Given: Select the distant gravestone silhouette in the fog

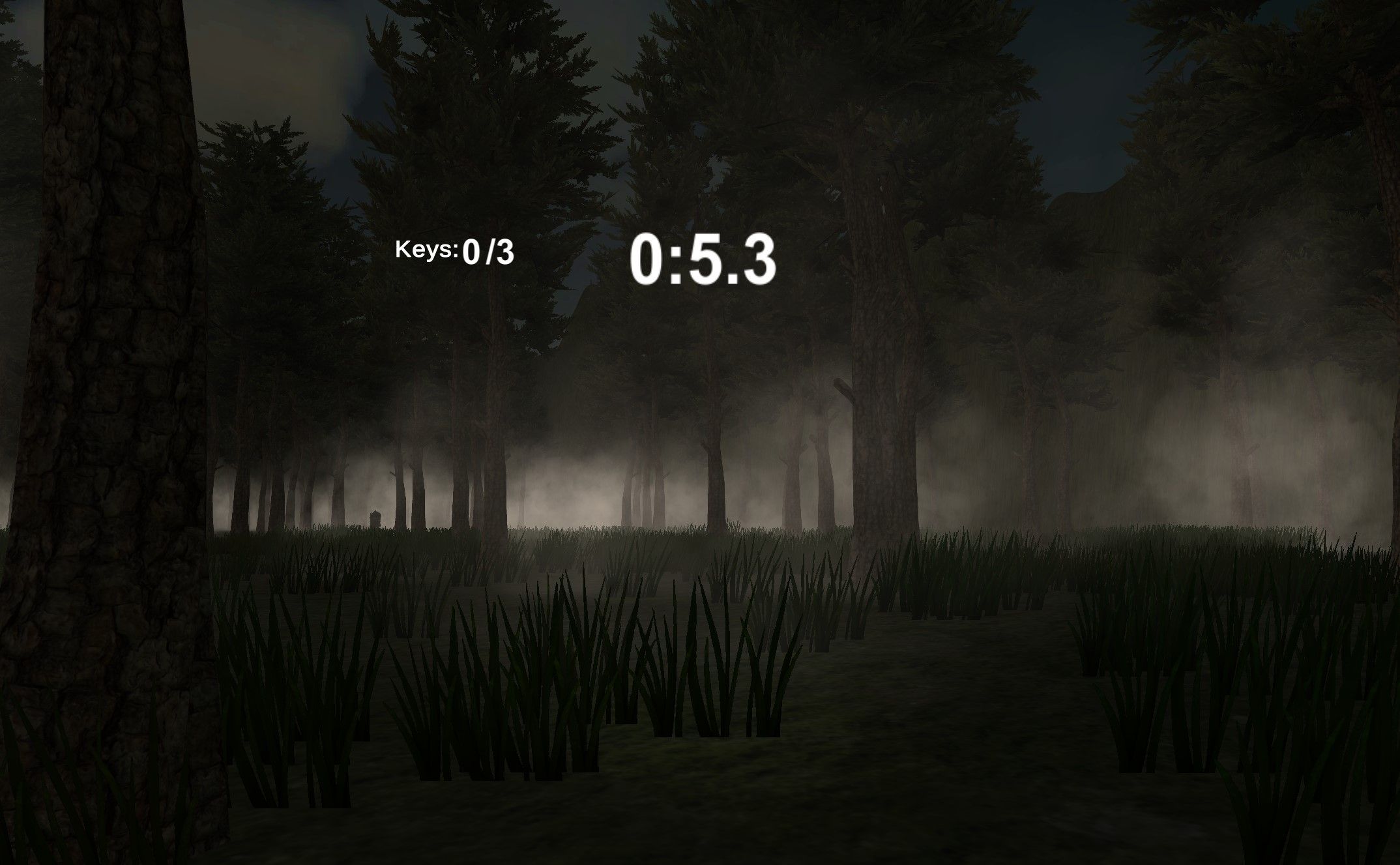Looking at the screenshot, I should 375,519.
